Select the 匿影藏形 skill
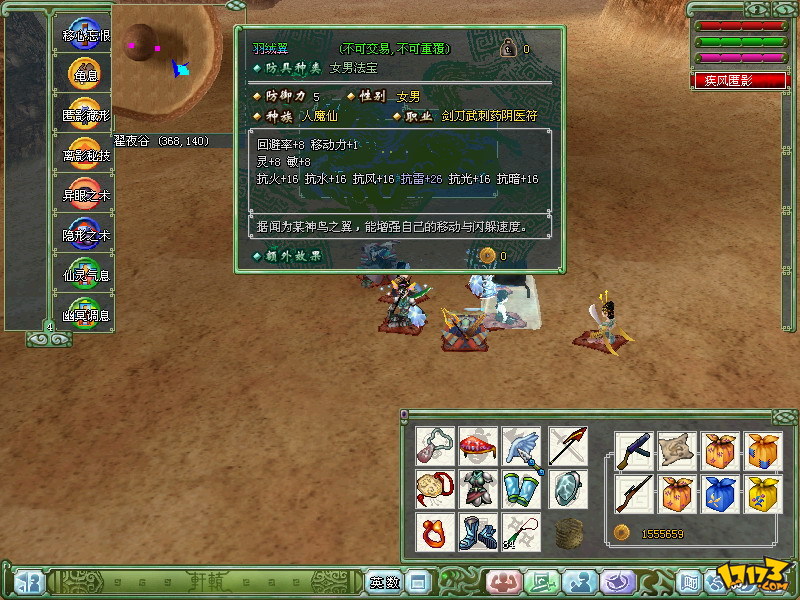Image resolution: width=800 pixels, height=600 pixels. 86,114
